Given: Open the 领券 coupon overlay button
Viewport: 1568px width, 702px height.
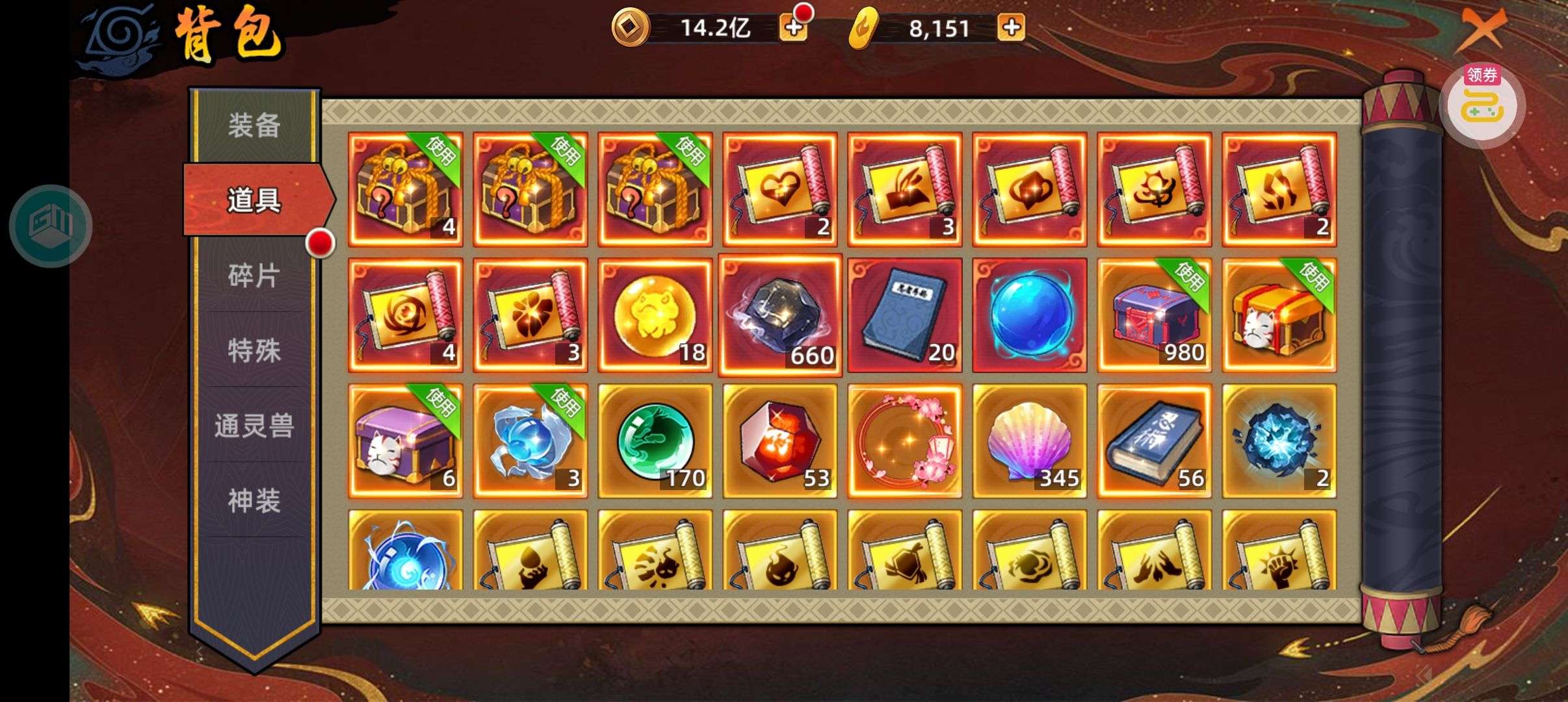Looking at the screenshot, I should 1482,104.
